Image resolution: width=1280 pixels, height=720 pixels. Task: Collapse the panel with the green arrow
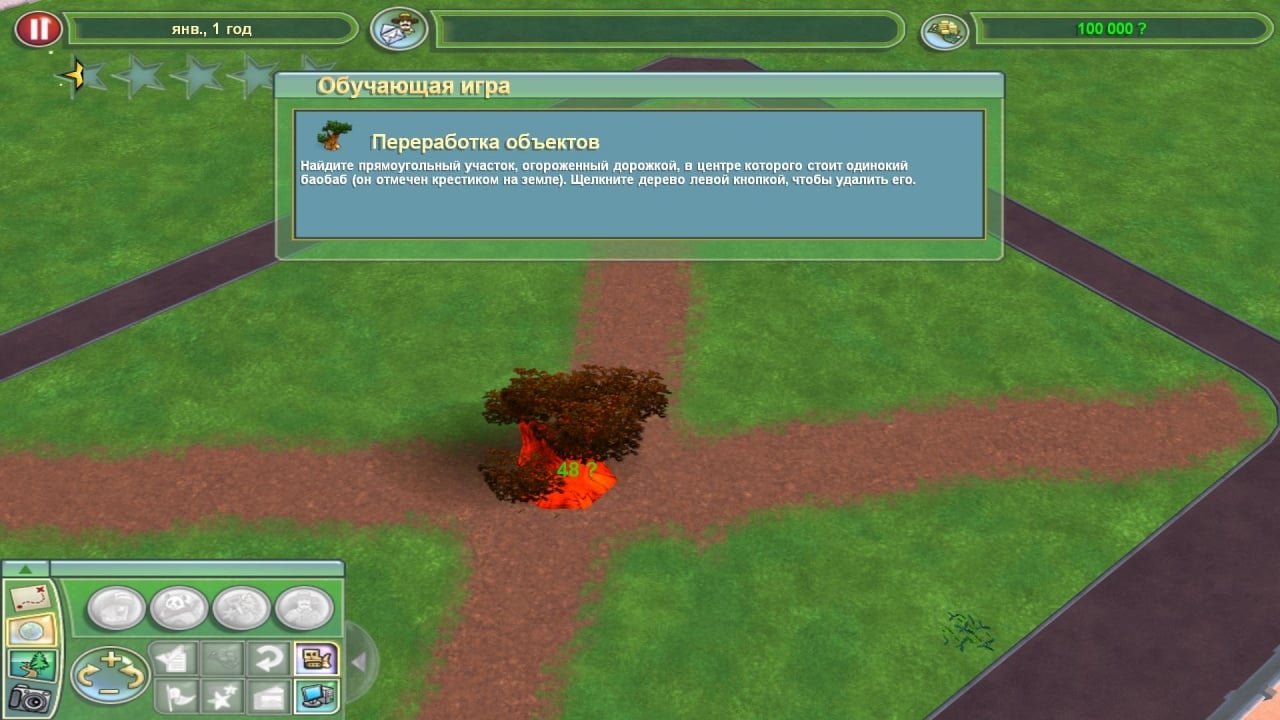tap(26, 569)
